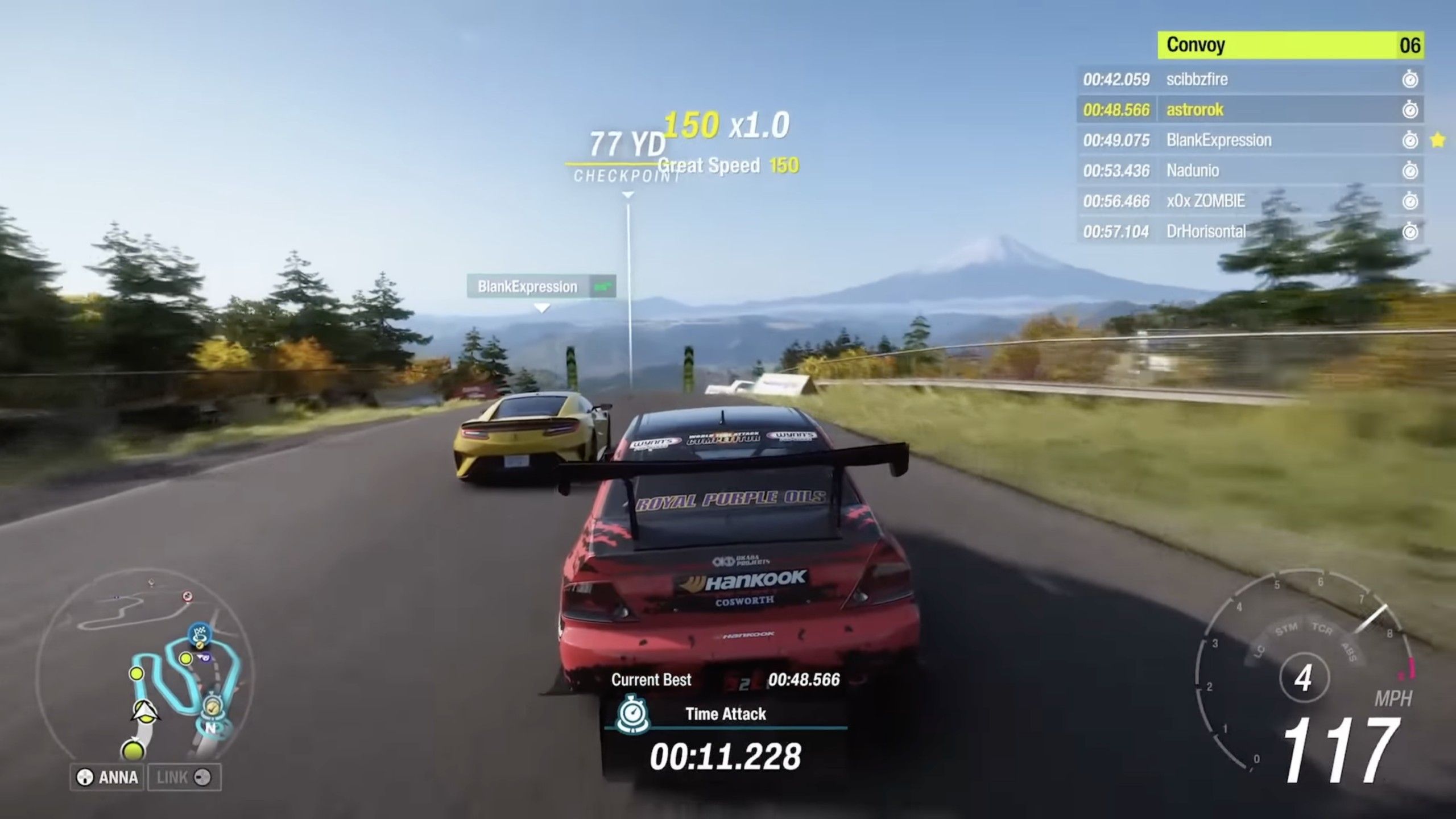Pick Nadunio from the convoy times

click(x=1250, y=171)
